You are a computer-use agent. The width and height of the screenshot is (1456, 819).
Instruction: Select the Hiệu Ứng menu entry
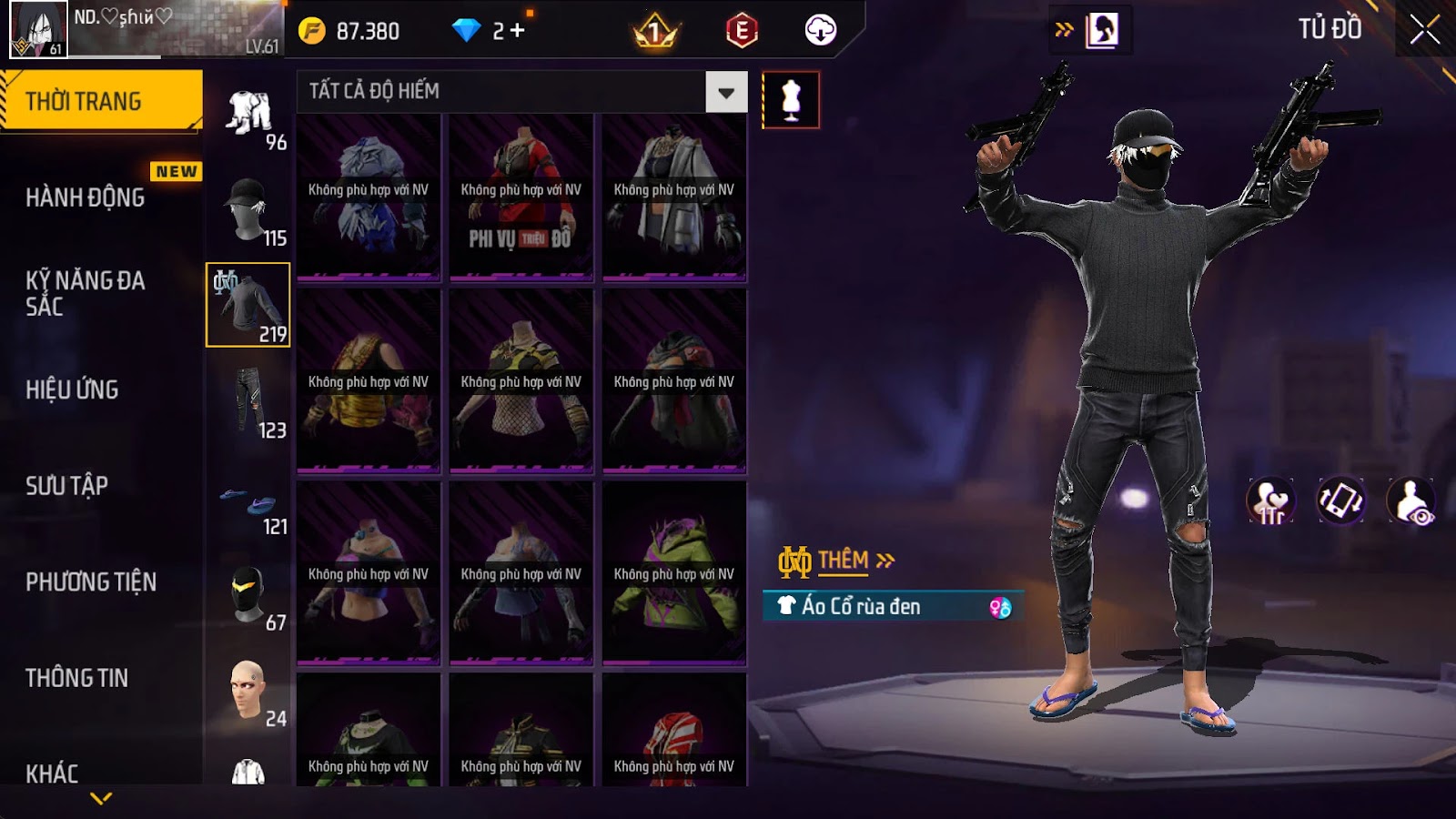pos(73,389)
